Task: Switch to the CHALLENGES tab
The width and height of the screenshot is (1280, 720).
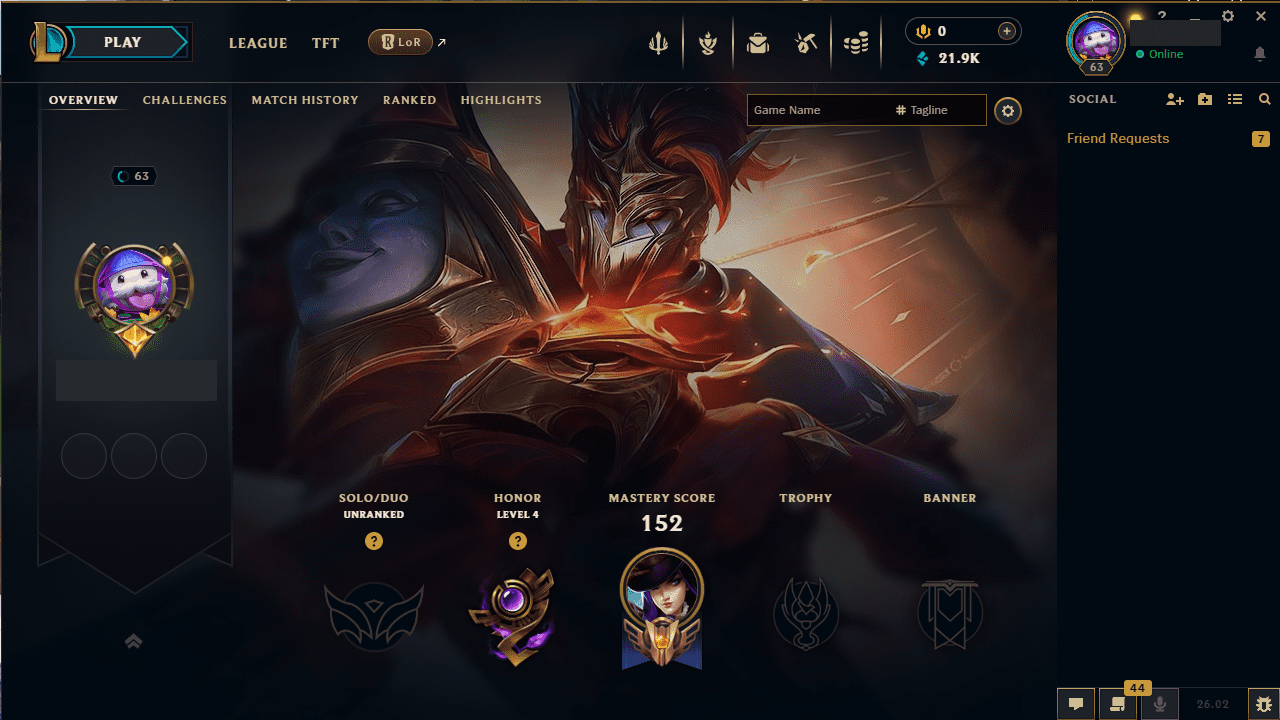Action: tap(185, 100)
